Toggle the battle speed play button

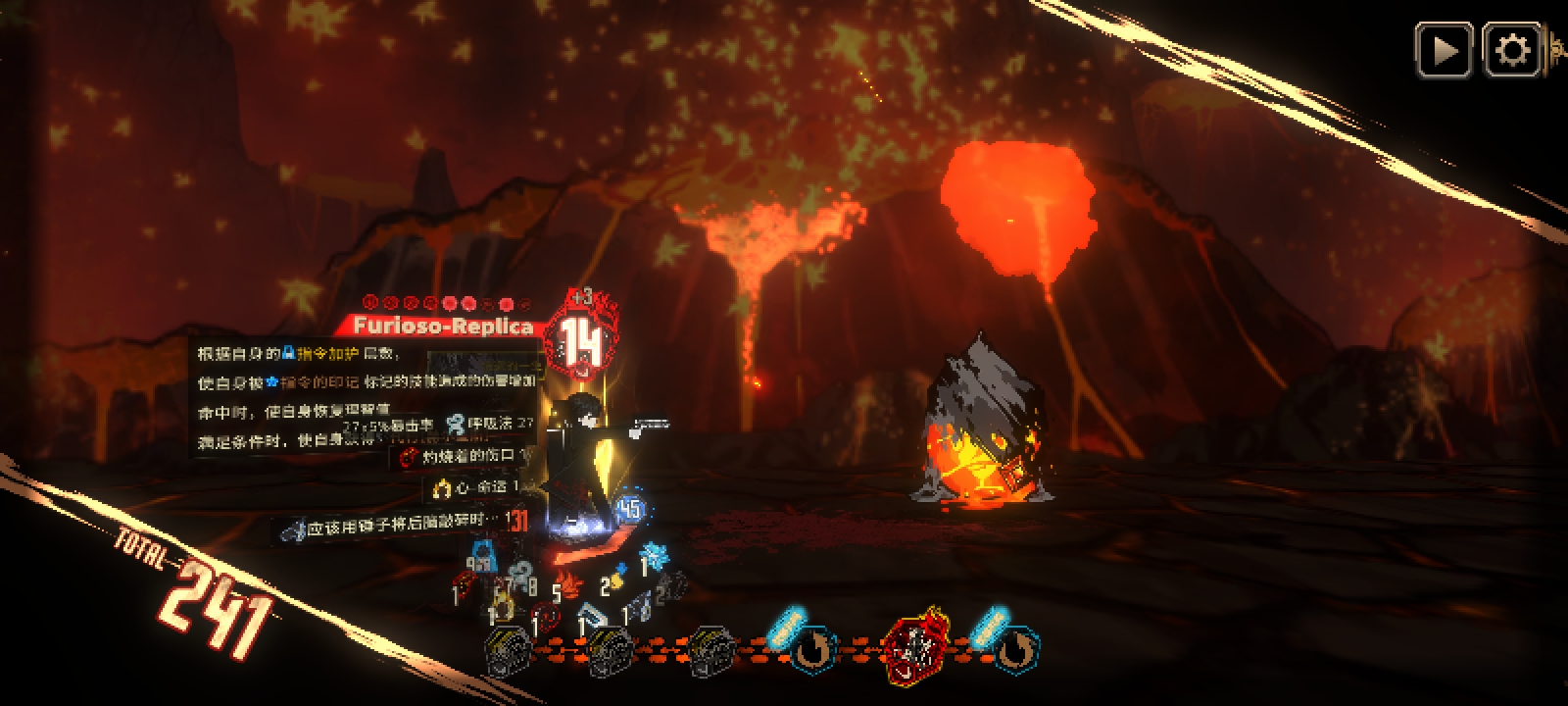1444,50
